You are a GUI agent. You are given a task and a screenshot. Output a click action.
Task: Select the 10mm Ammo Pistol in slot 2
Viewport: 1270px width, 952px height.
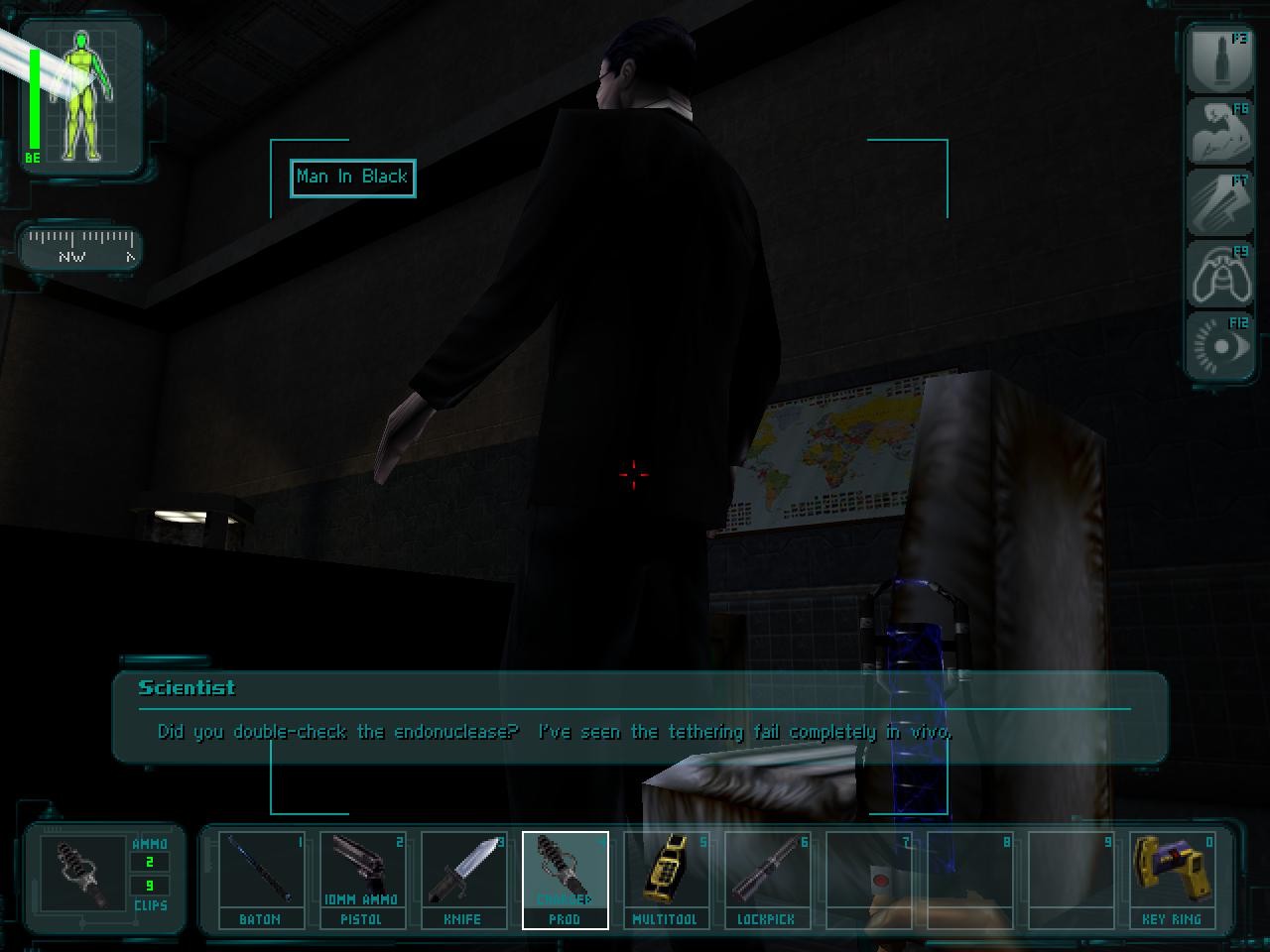pos(363,878)
